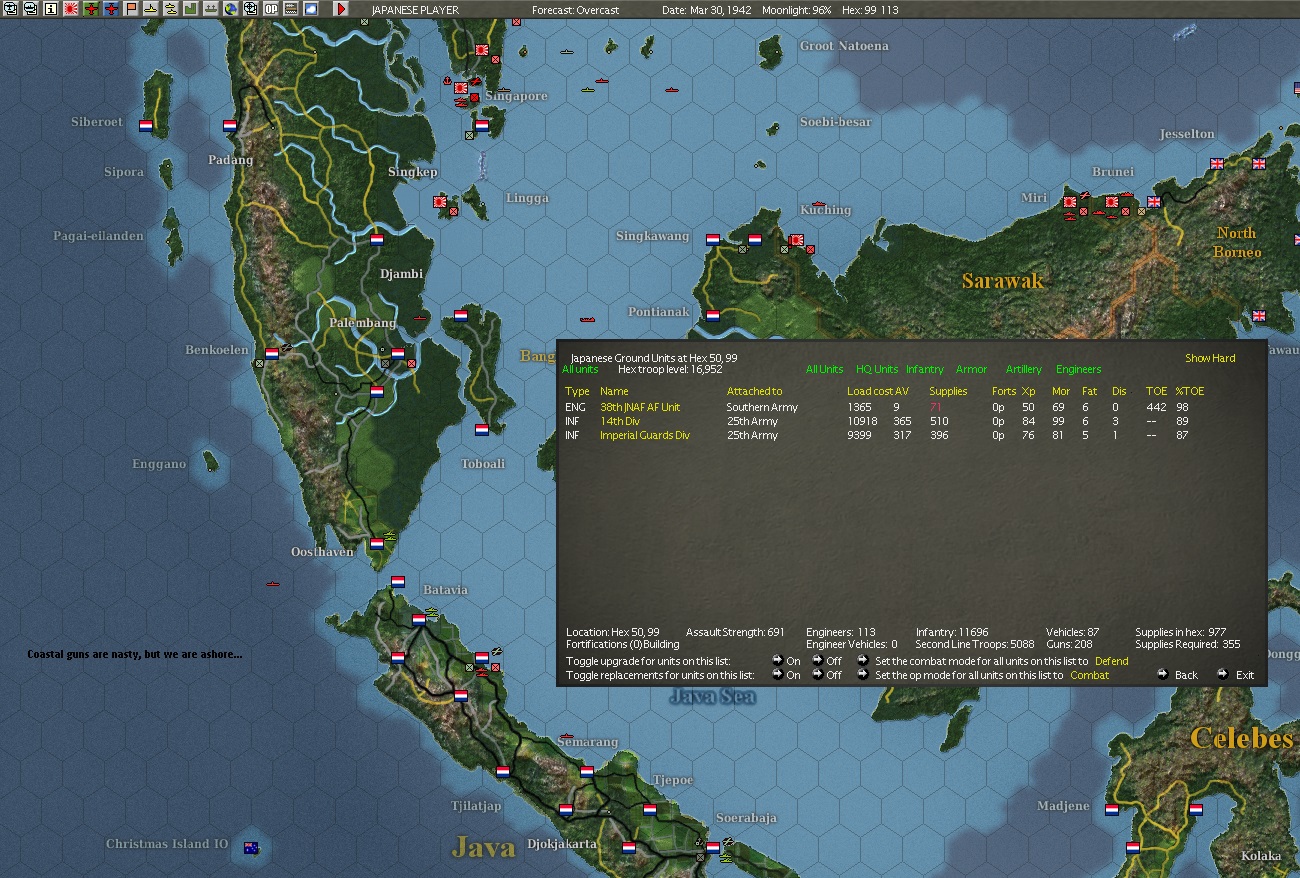Click the globe icon in the toolbar
This screenshot has height=878, width=1300.
[230, 8]
